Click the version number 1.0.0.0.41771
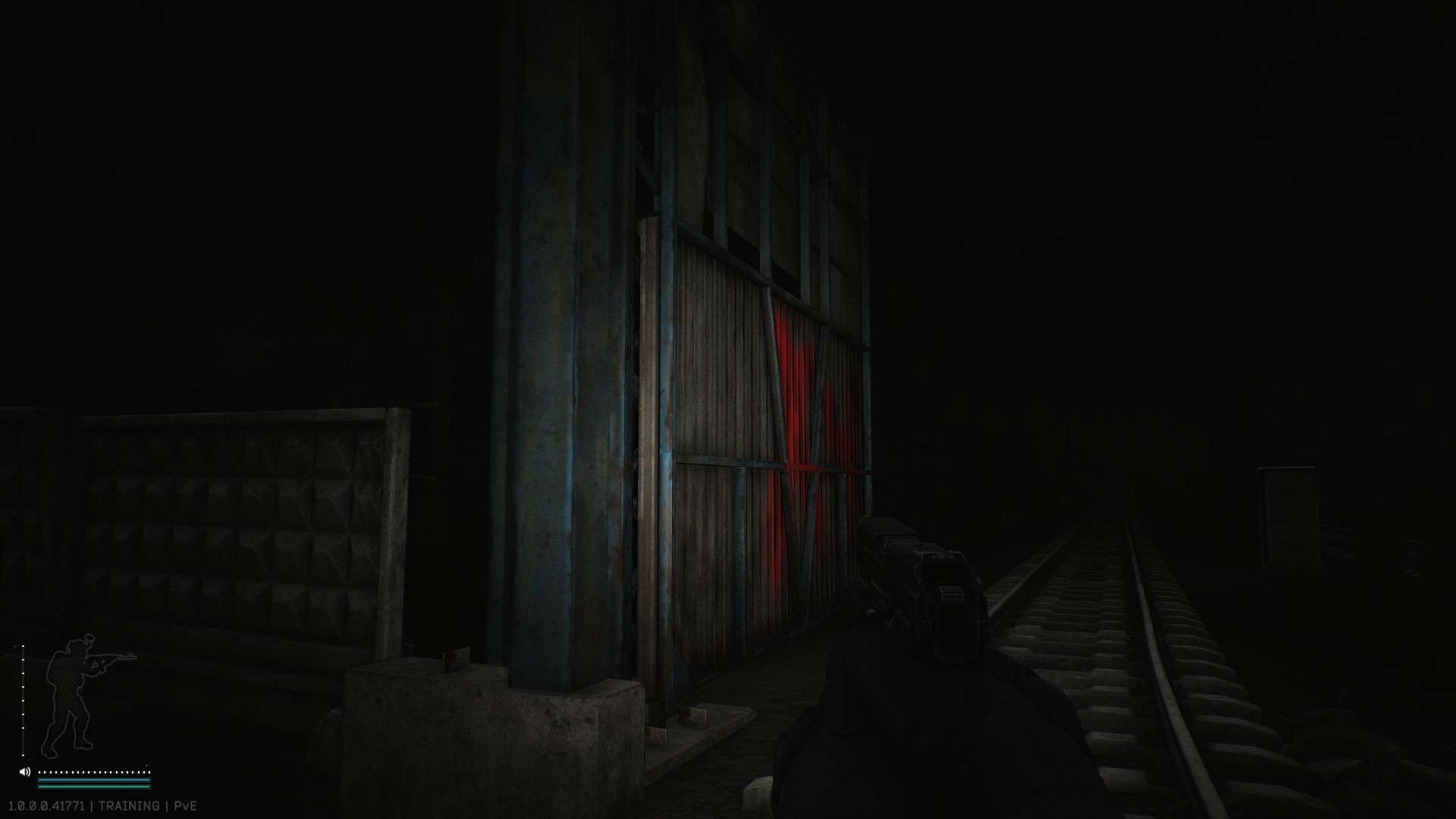This screenshot has width=1456, height=819. tap(45, 805)
